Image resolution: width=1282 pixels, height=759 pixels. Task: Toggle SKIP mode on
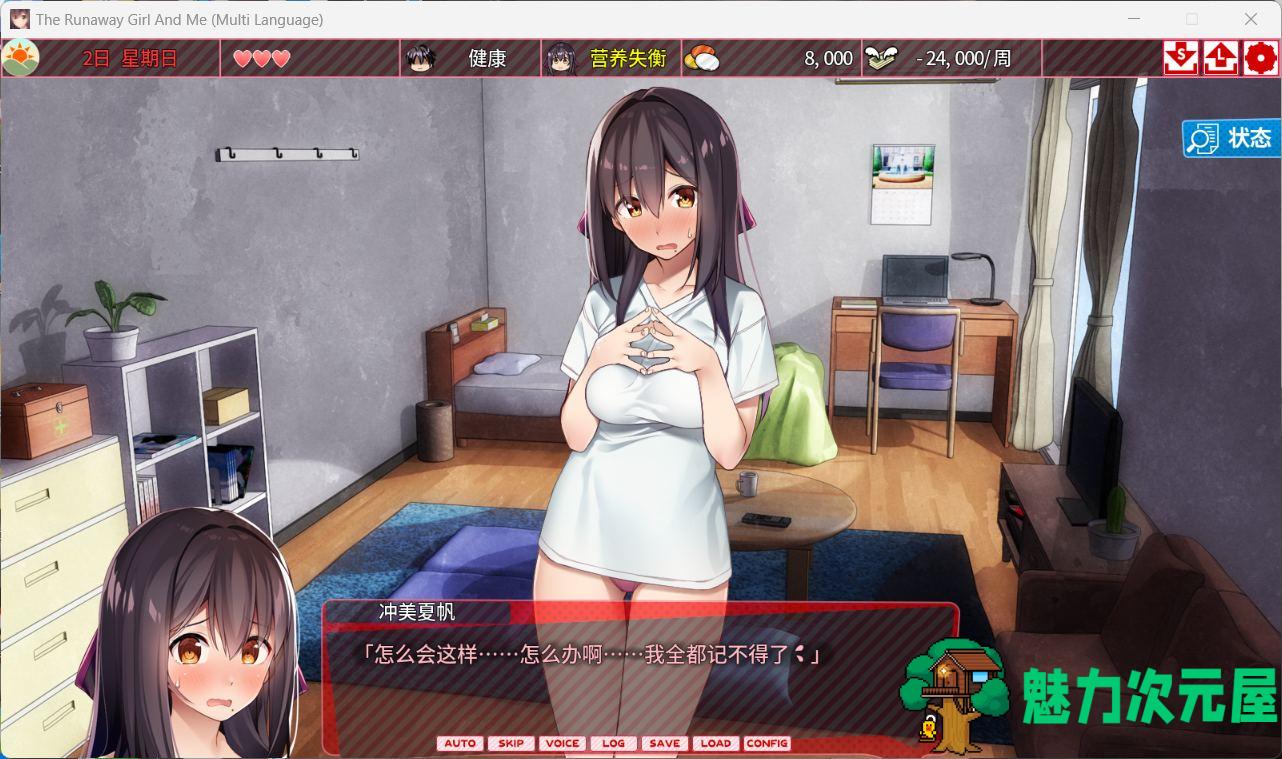pyautogui.click(x=511, y=743)
